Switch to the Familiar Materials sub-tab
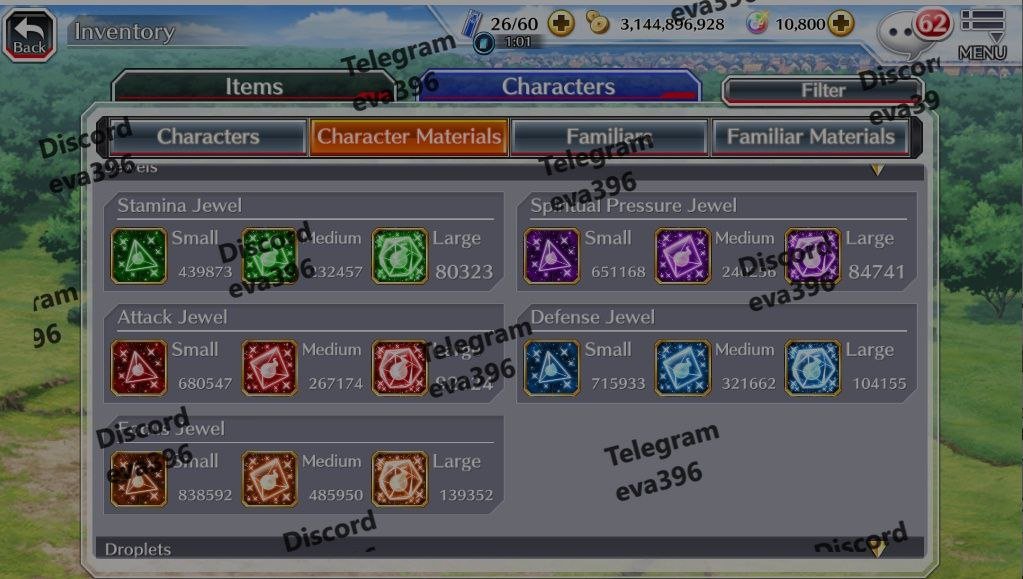The width and height of the screenshot is (1023, 579). pyautogui.click(x=810, y=137)
